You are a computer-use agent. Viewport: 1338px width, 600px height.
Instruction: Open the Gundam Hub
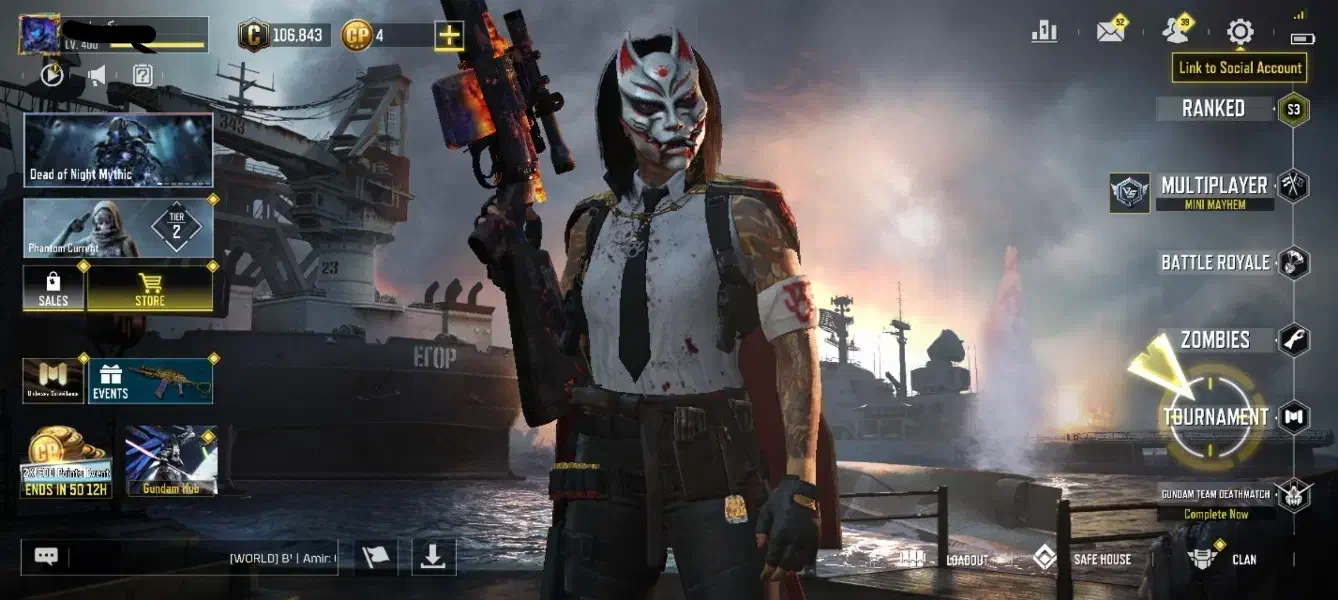[169, 462]
